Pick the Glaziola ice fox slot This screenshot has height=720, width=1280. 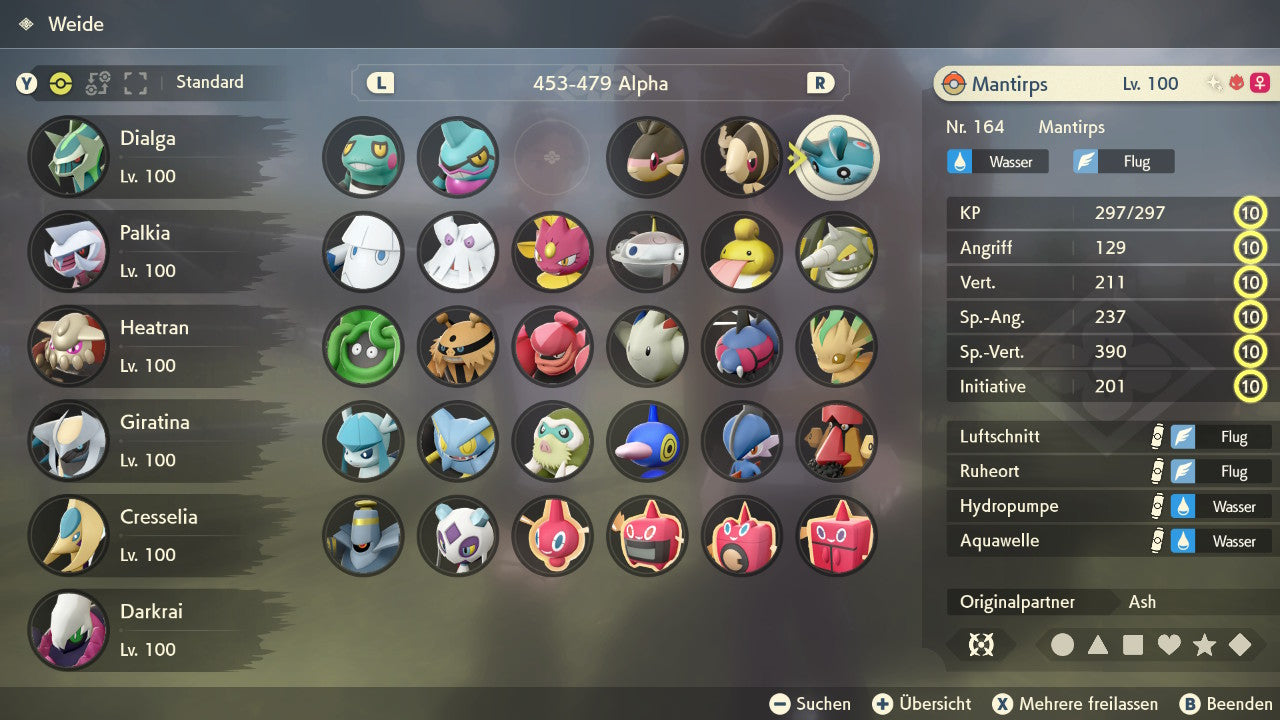click(363, 441)
